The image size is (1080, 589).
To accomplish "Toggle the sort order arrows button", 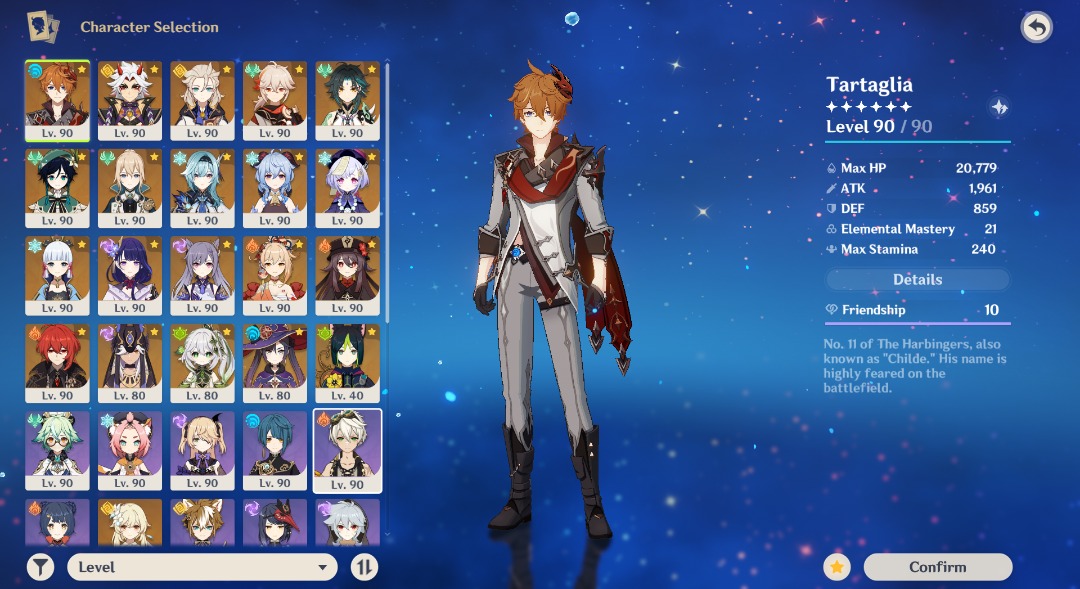I will (x=365, y=567).
